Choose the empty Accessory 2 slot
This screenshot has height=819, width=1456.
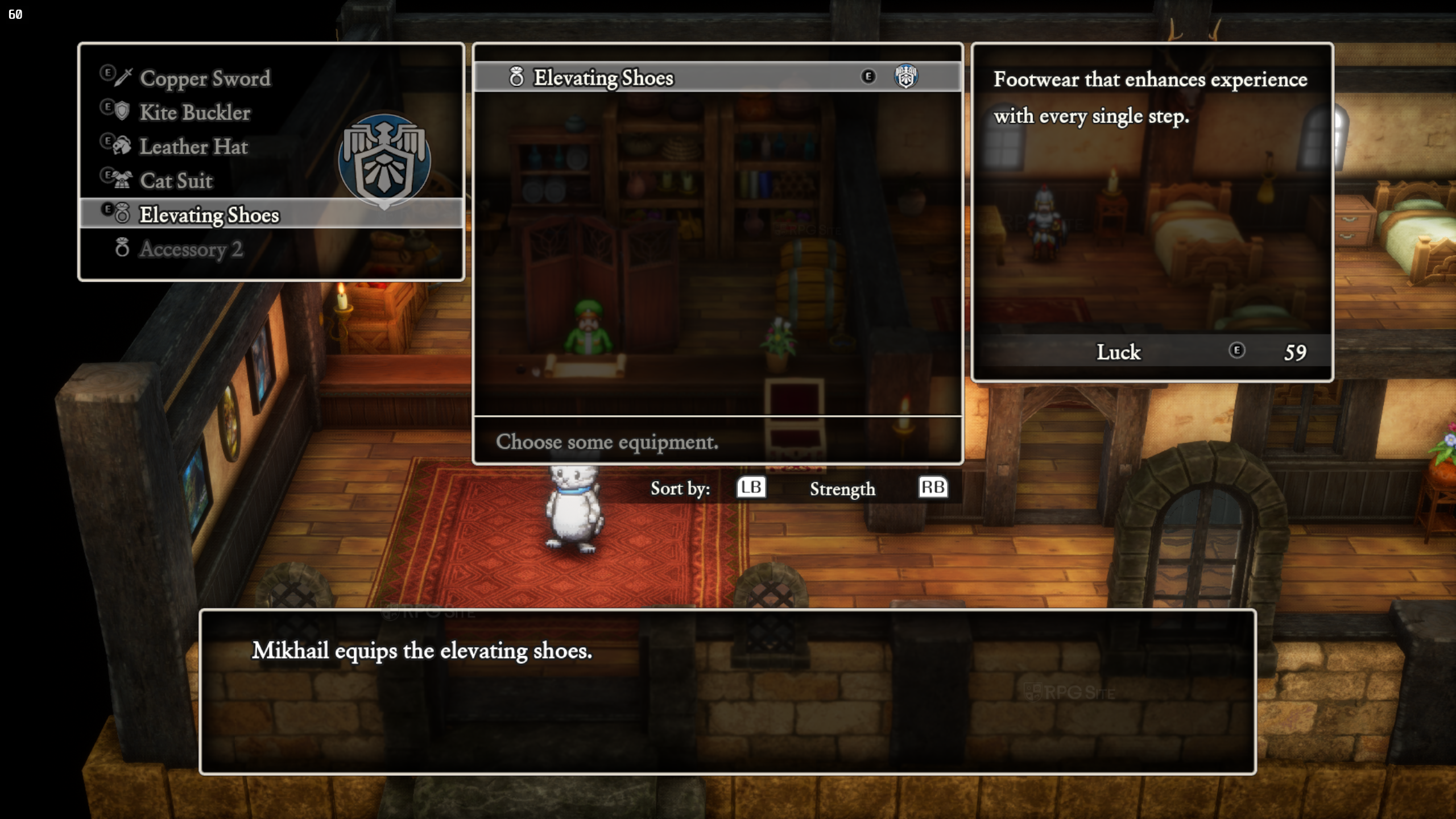[x=191, y=249]
